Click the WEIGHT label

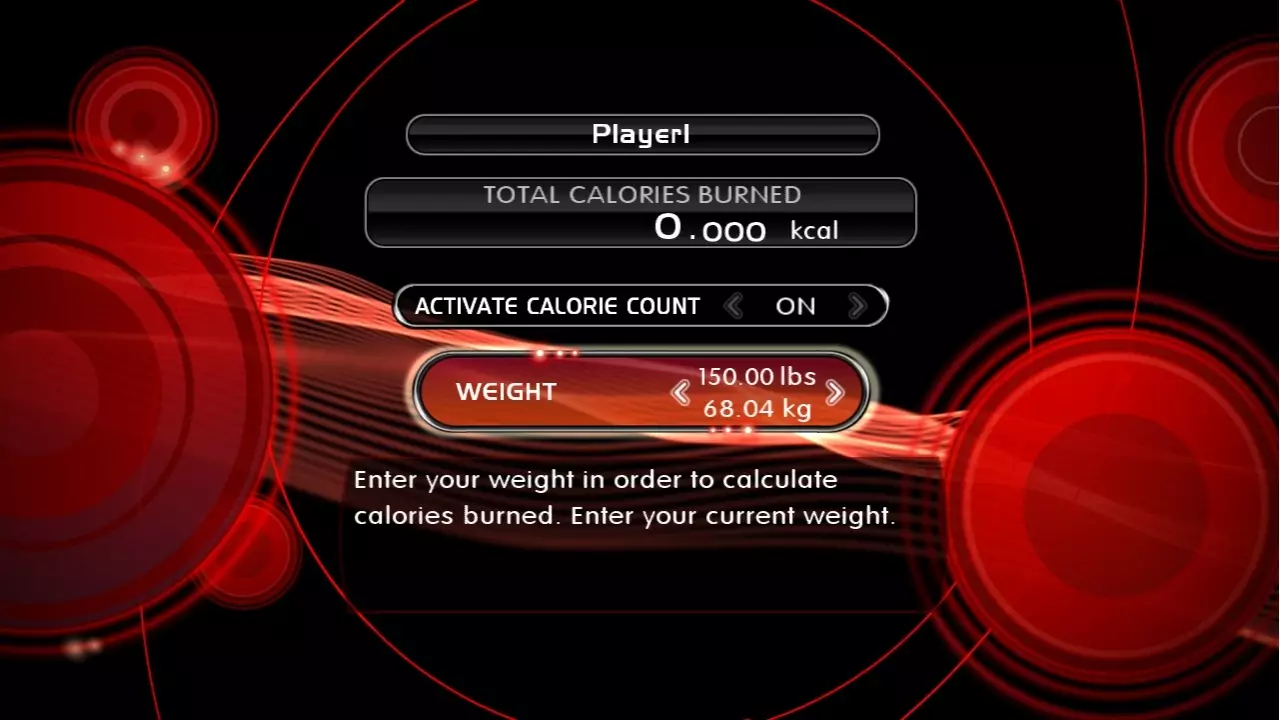pos(505,392)
